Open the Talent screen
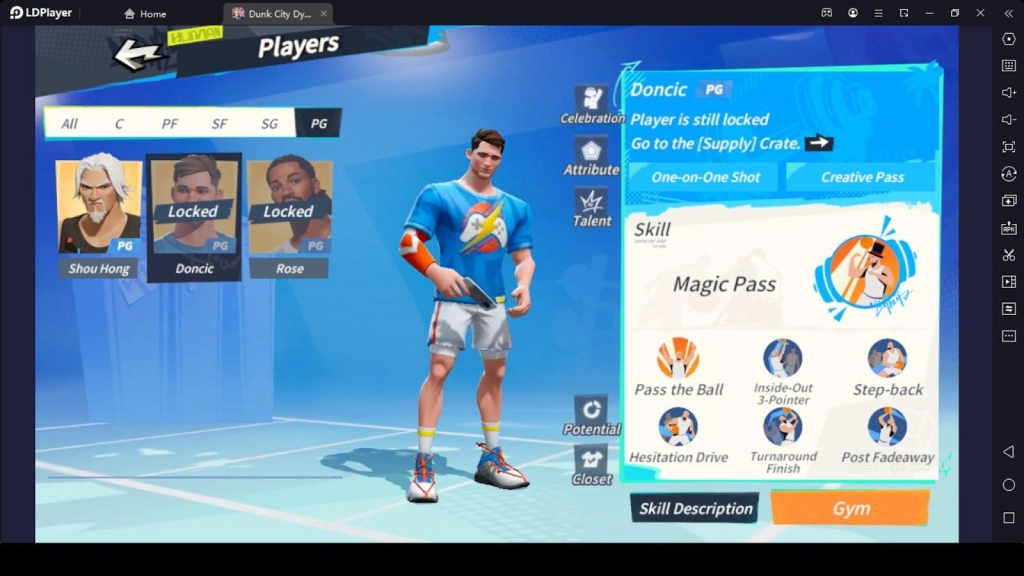The image size is (1024, 576). pyautogui.click(x=592, y=208)
